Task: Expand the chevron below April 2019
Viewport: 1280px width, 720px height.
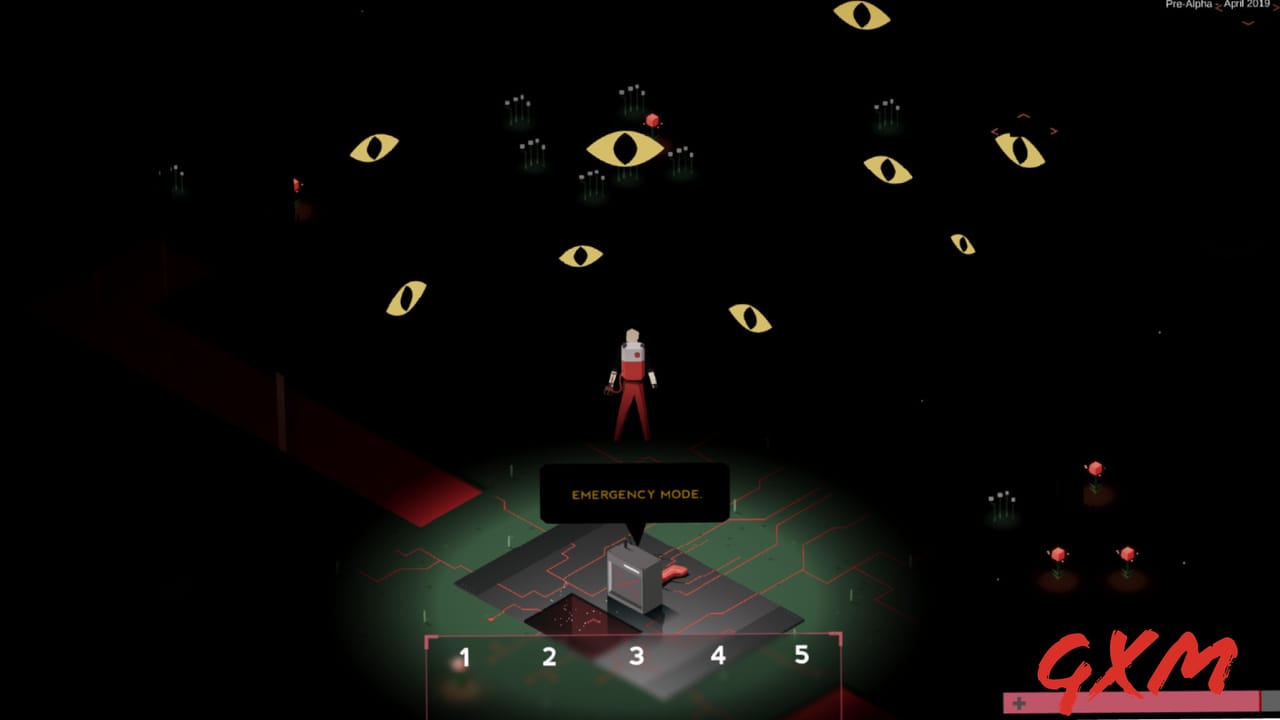Action: (1247, 23)
